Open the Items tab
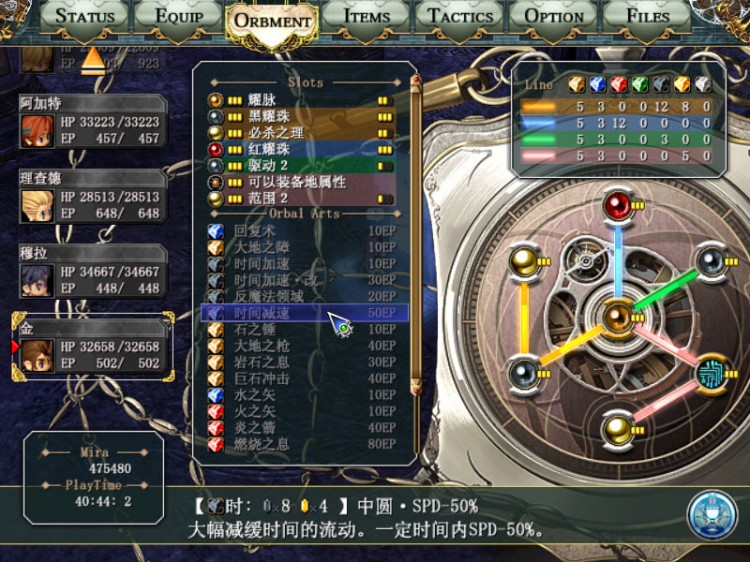Screen dimensions: 750x562 (366, 17)
